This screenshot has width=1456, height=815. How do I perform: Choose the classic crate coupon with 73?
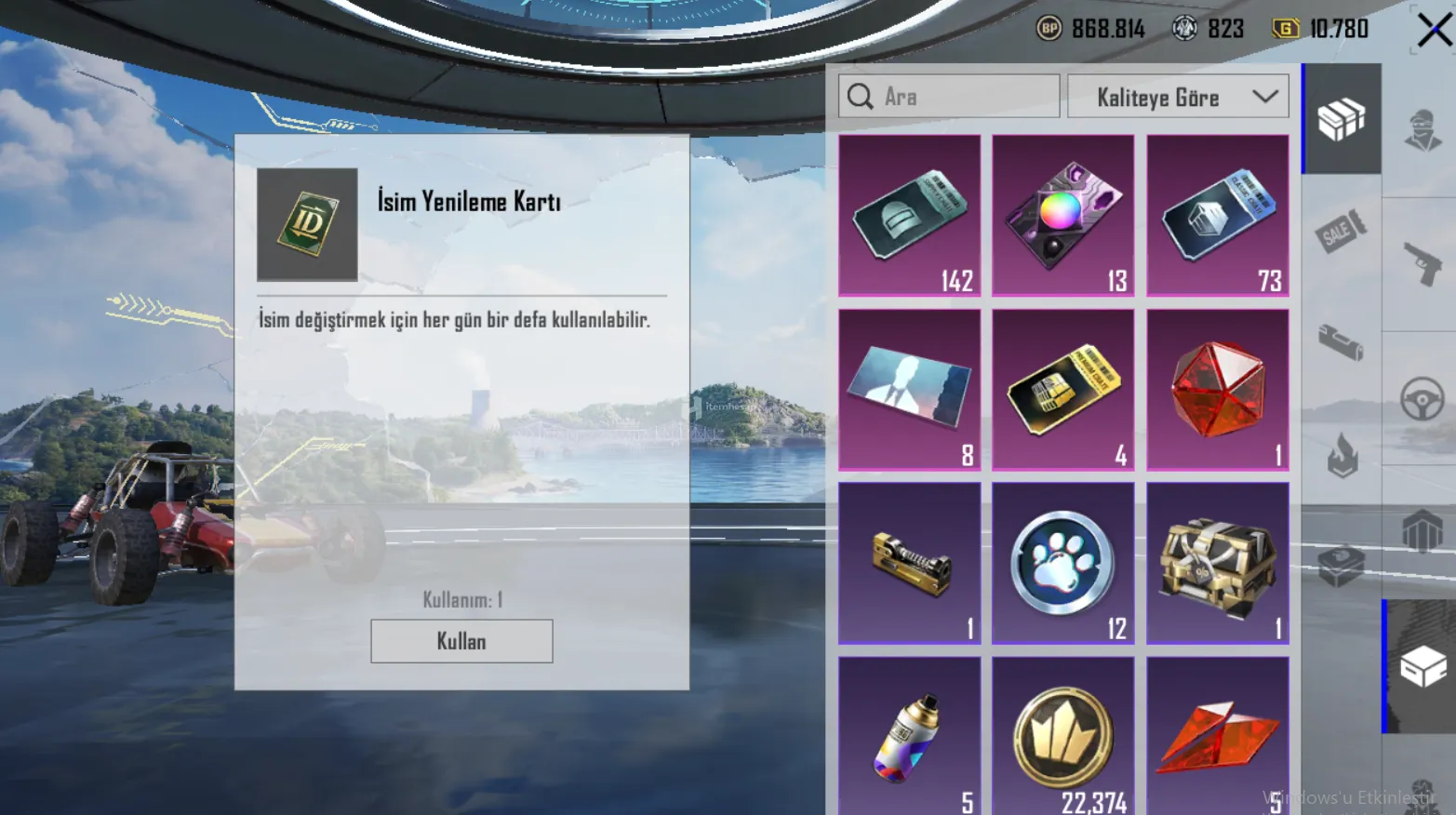click(1217, 215)
